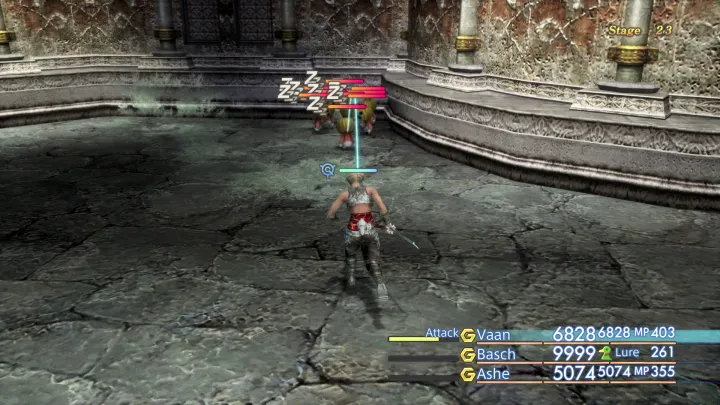Toggle the gambit icon beside Vaan

(x=467, y=334)
